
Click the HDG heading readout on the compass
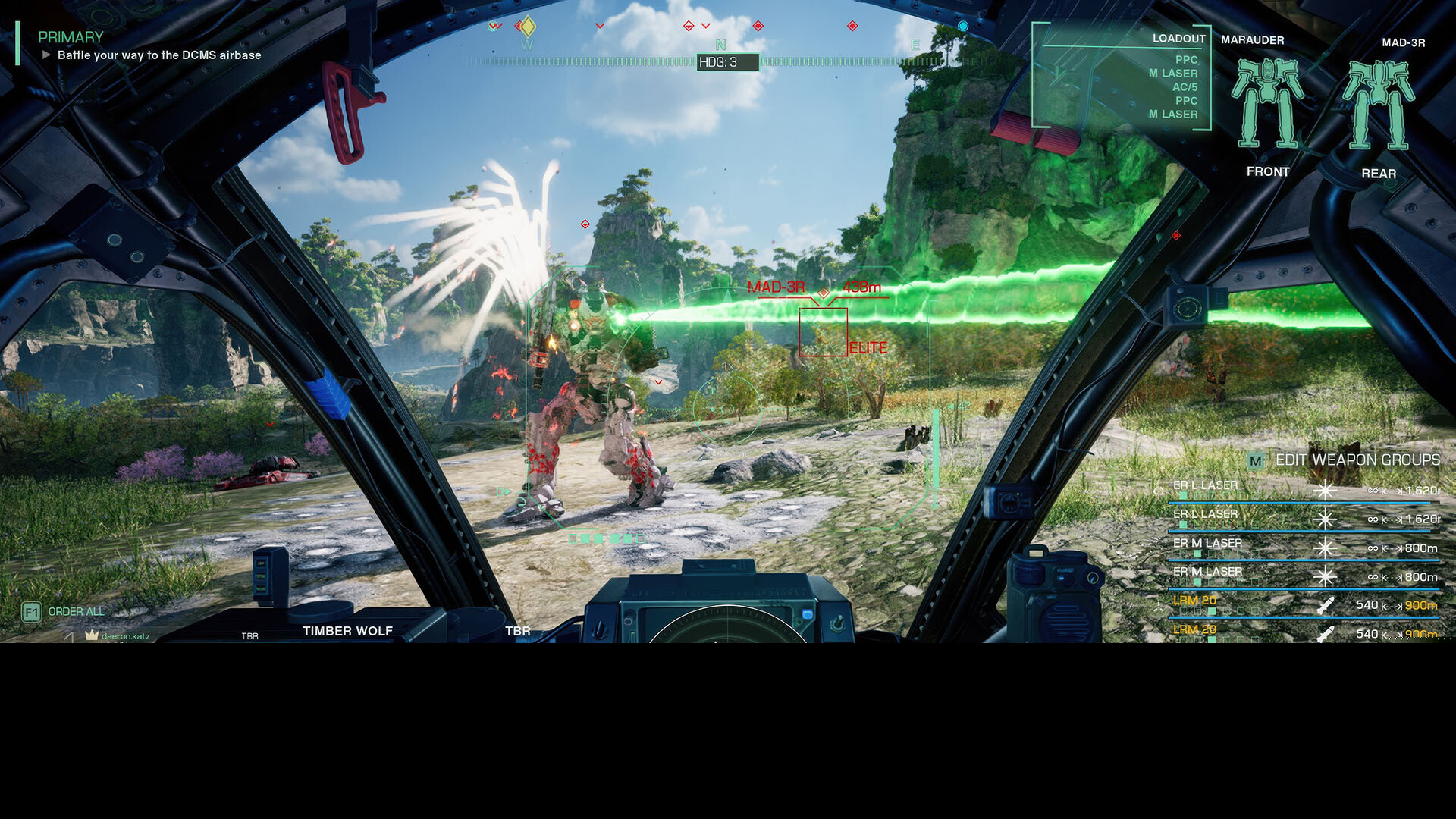[x=726, y=62]
